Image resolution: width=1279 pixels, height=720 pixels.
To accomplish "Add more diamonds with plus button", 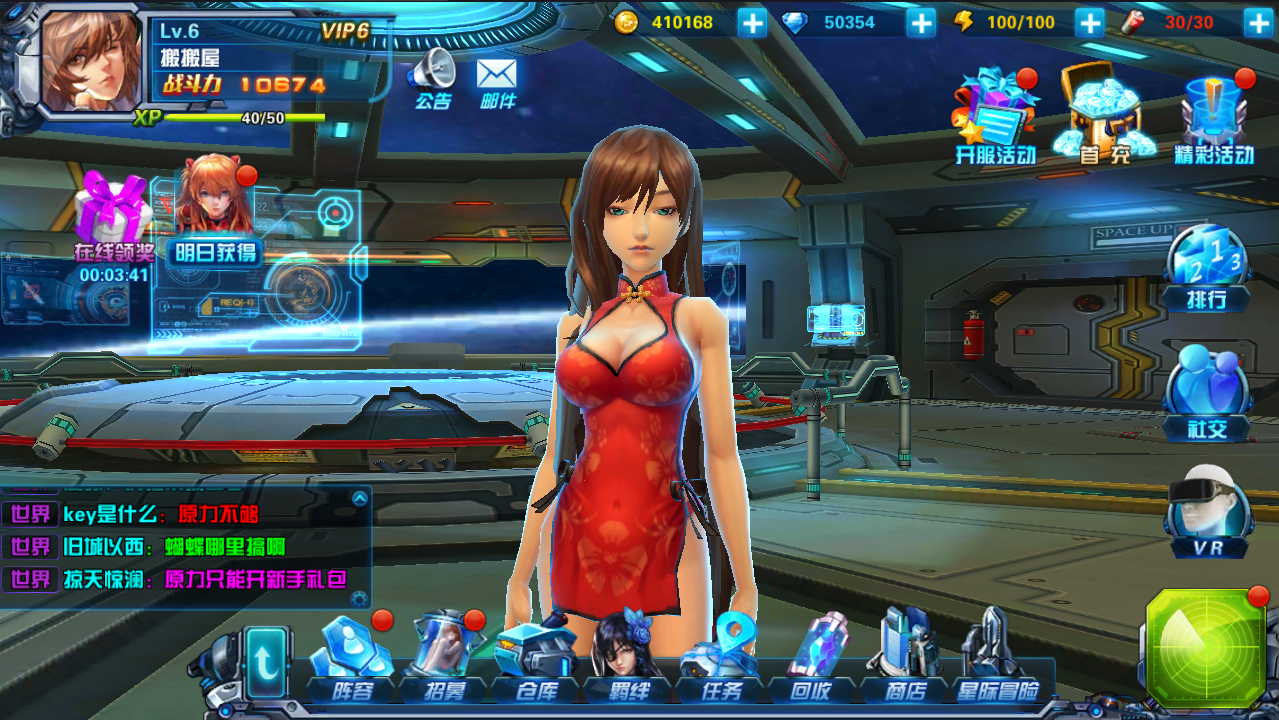I will coord(921,22).
